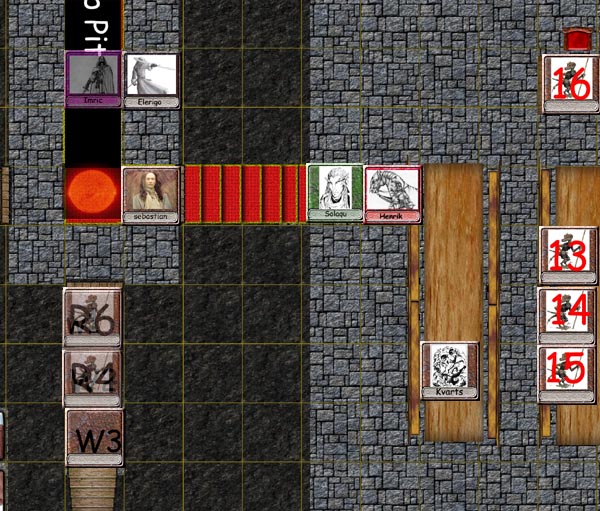The height and width of the screenshot is (511, 600).
Task: Select the Imric character token
Action: coord(93,79)
